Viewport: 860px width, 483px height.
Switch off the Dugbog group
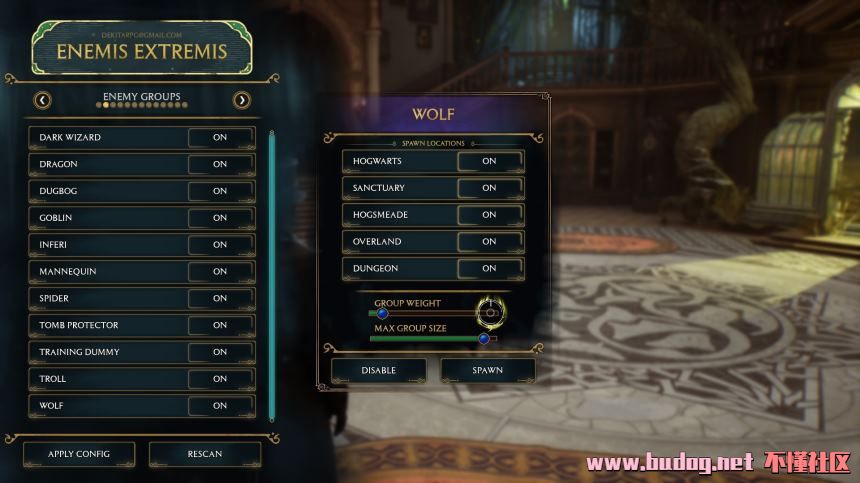pyautogui.click(x=220, y=191)
